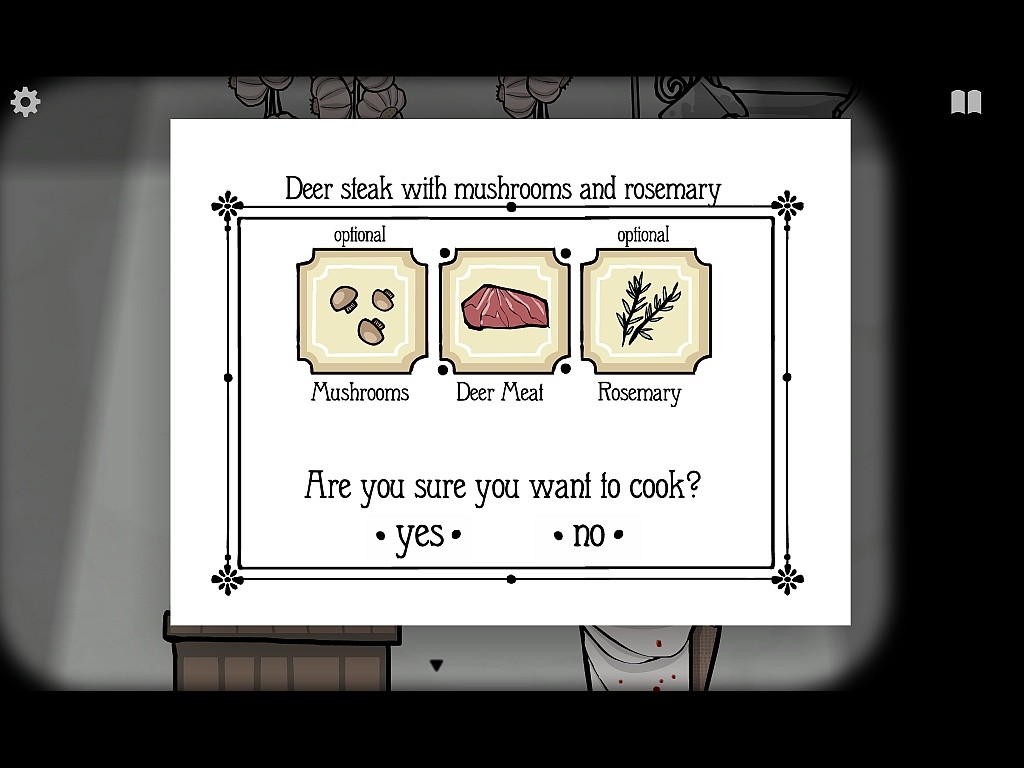
Task: Click the small down arrow navigation
Action: point(436,665)
